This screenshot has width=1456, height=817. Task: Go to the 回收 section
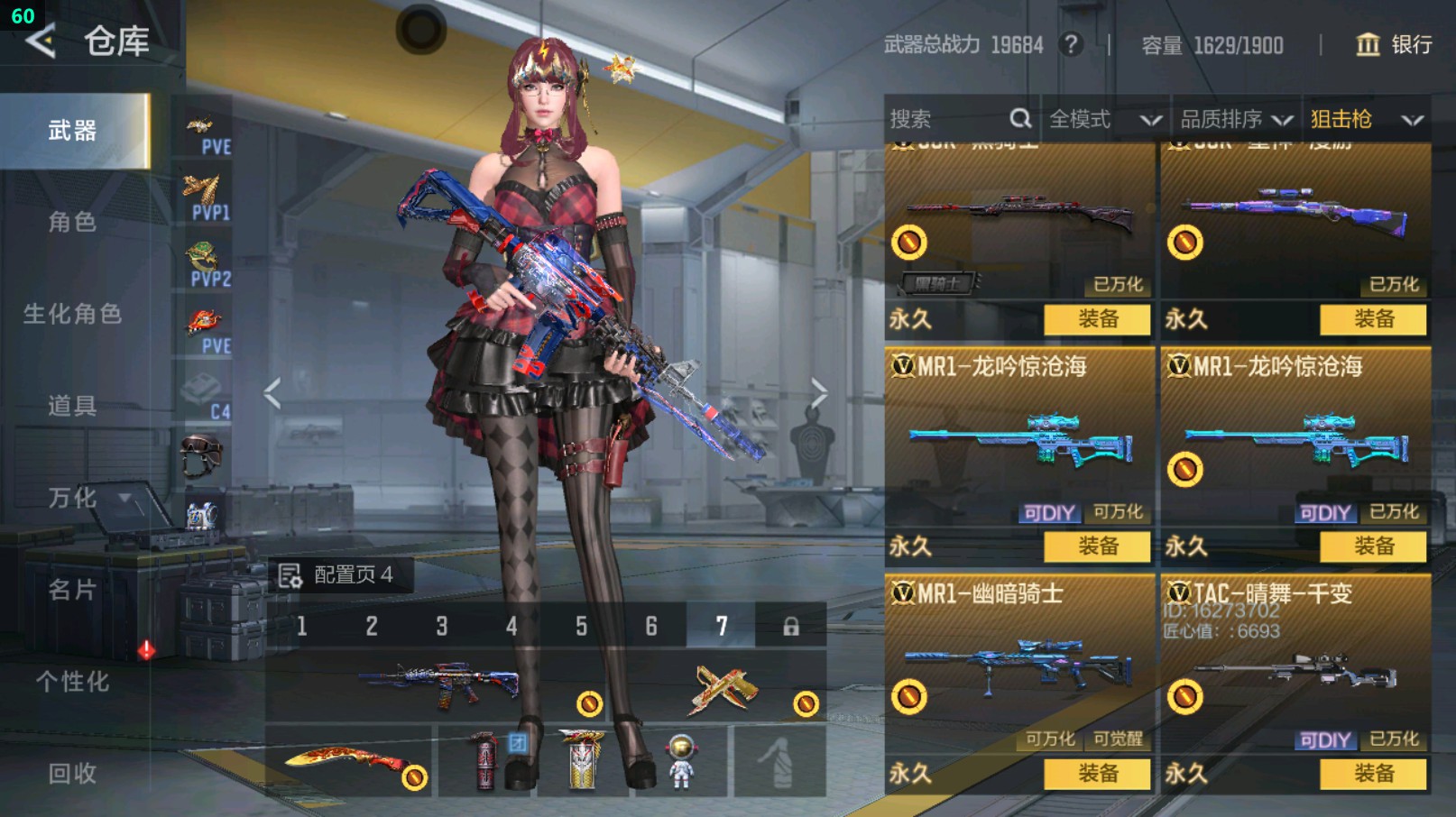[x=72, y=774]
